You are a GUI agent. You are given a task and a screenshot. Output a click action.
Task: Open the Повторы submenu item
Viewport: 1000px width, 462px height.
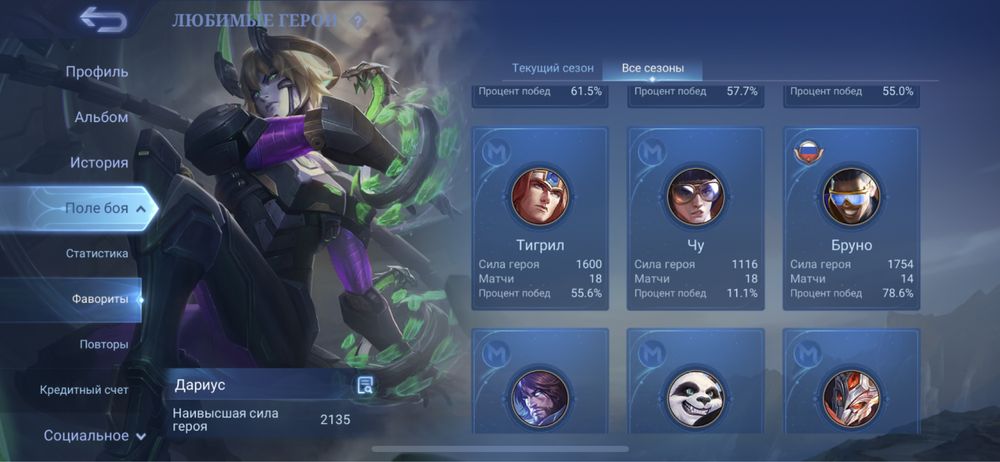coord(104,344)
